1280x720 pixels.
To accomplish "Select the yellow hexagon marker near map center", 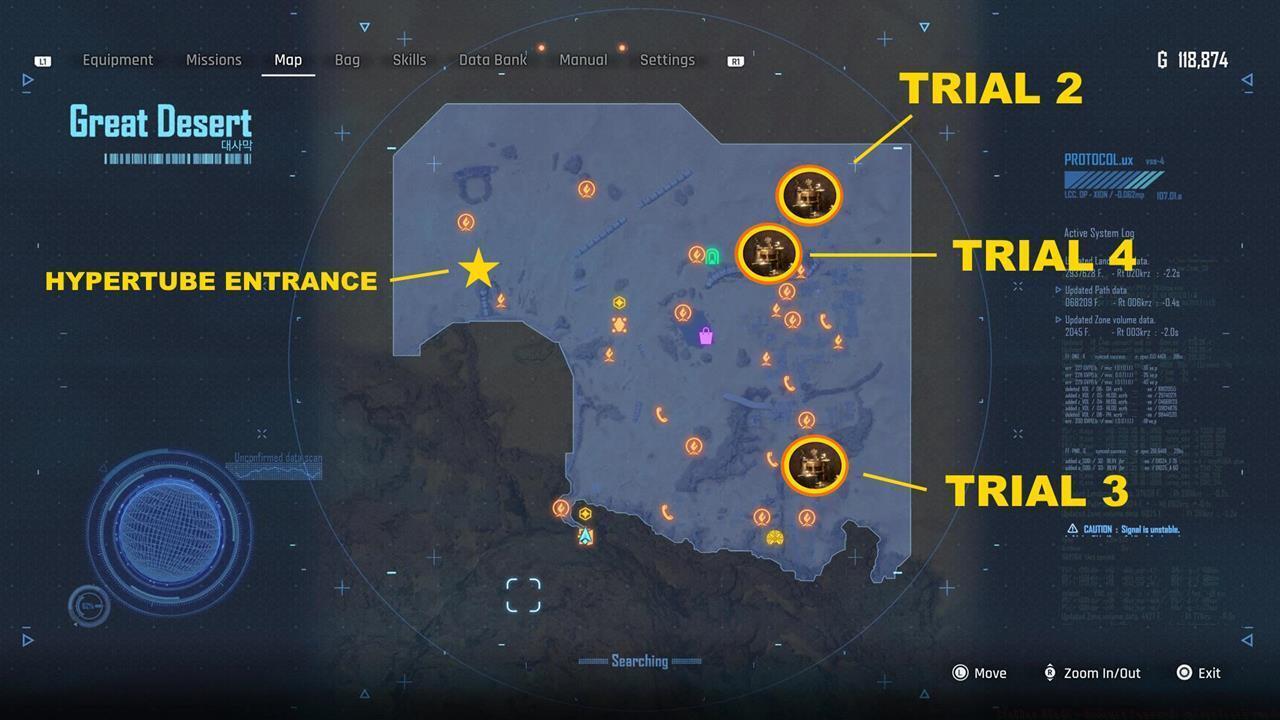I will click(x=620, y=300).
